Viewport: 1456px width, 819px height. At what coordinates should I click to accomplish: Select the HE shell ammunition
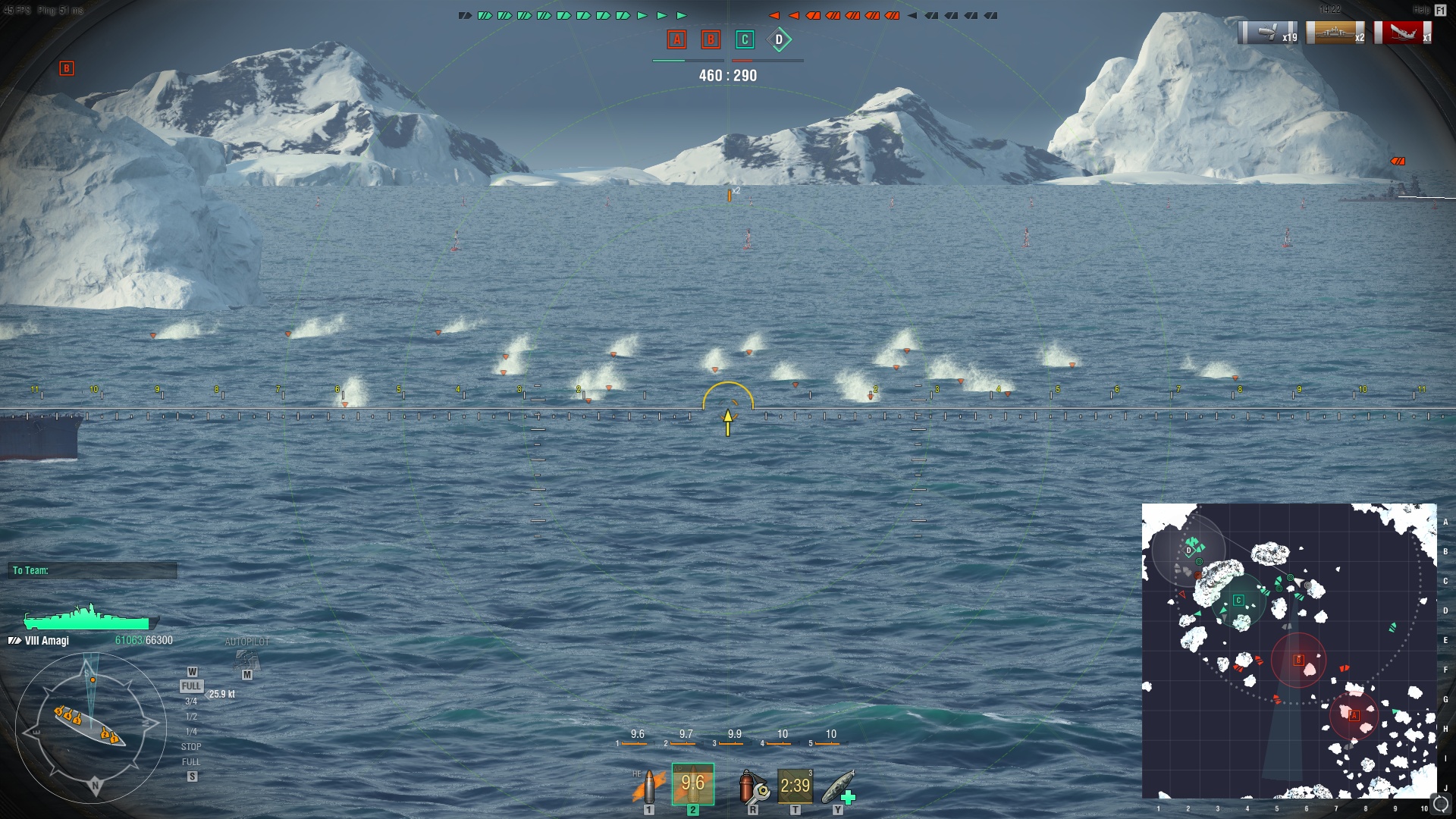pos(648,787)
